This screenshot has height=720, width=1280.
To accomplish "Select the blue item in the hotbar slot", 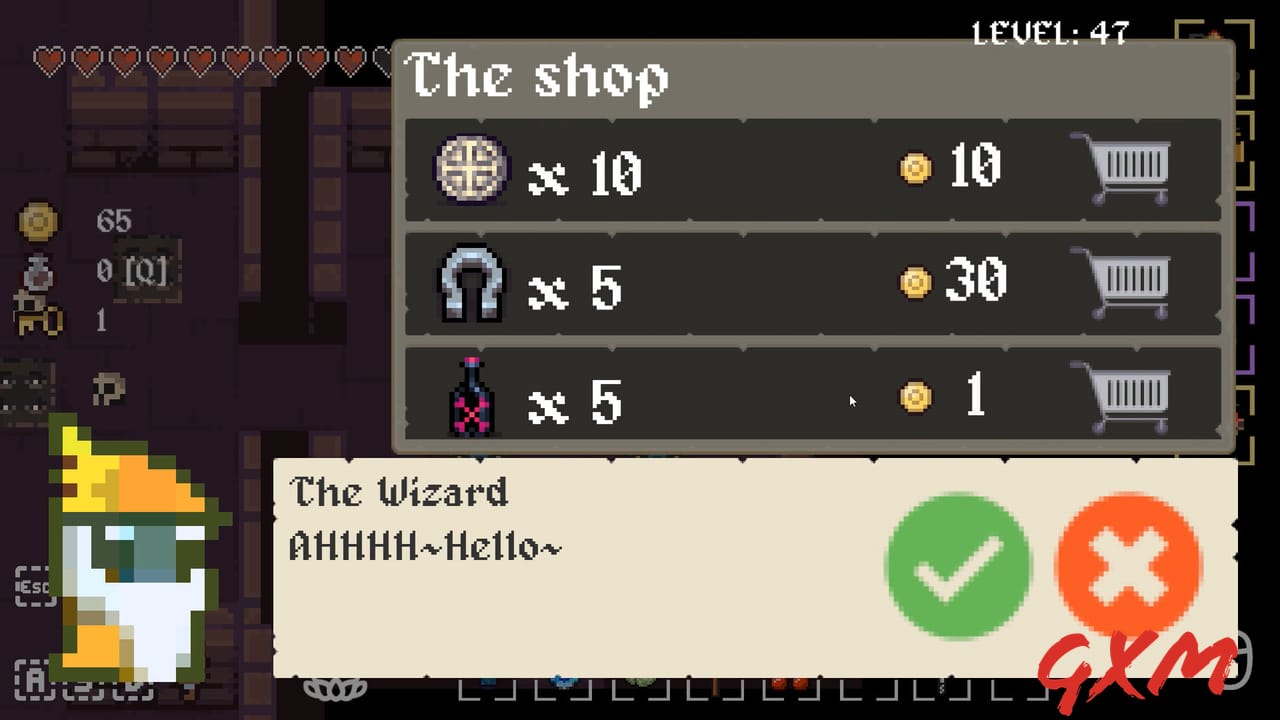I will 566,682.
